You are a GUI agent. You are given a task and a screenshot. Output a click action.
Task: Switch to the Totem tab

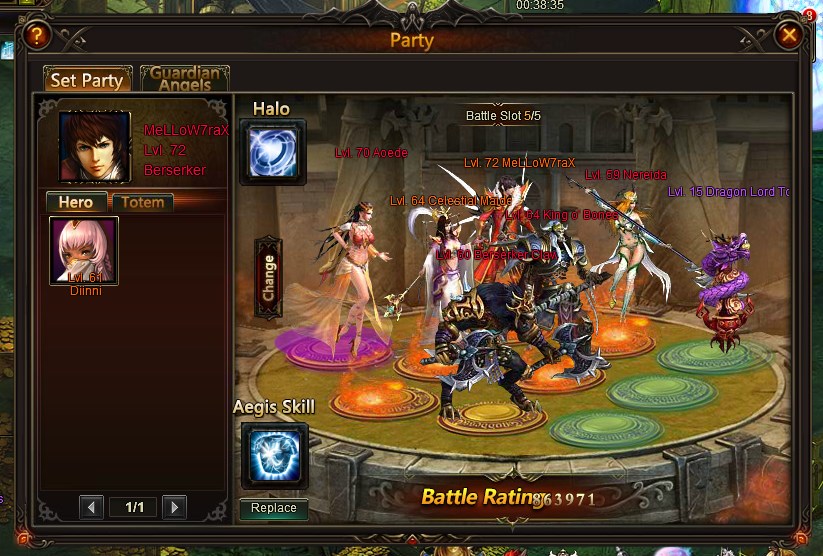(x=142, y=202)
